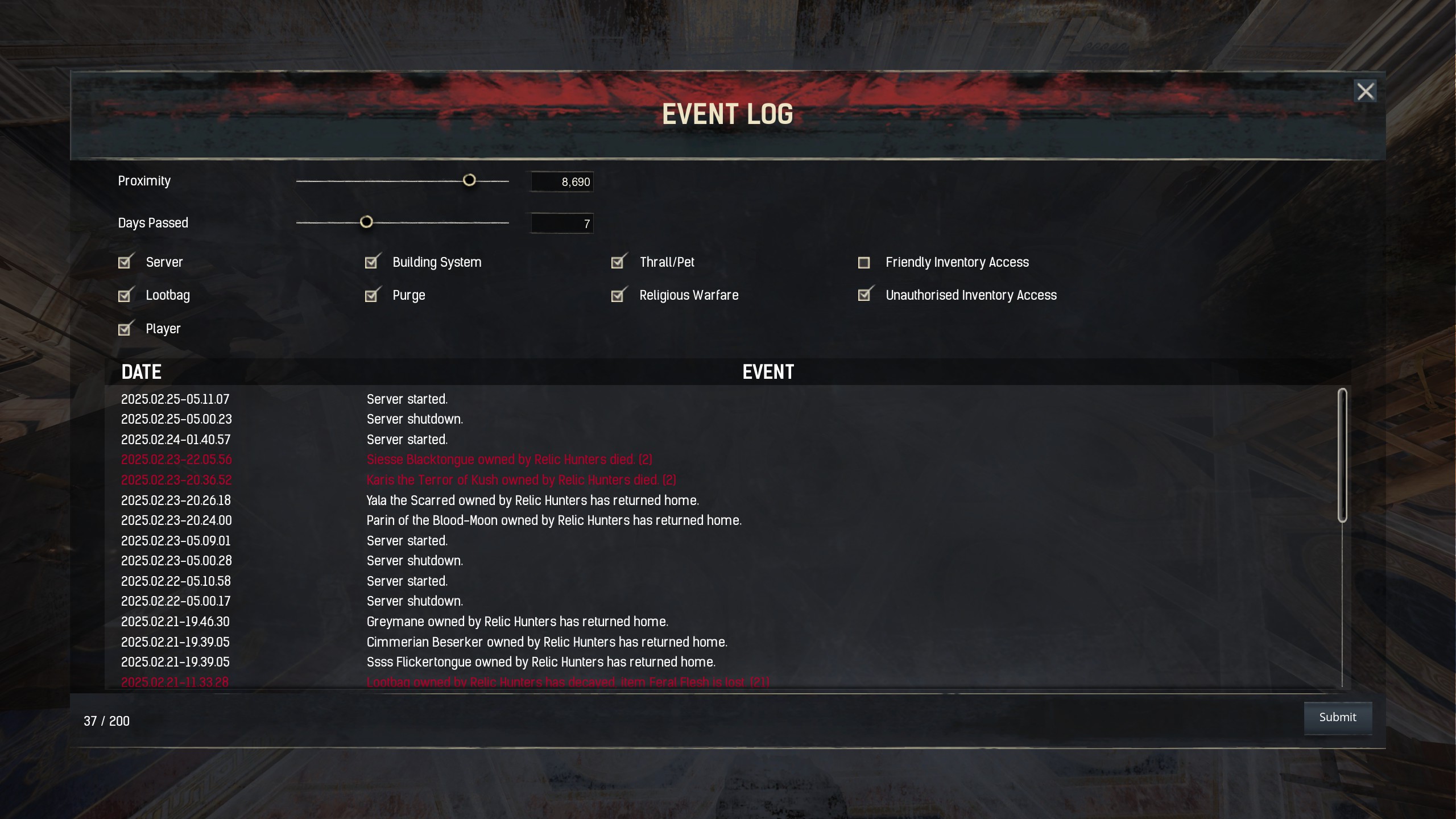
Task: Adjust the Proximity slider handle
Action: (470, 180)
